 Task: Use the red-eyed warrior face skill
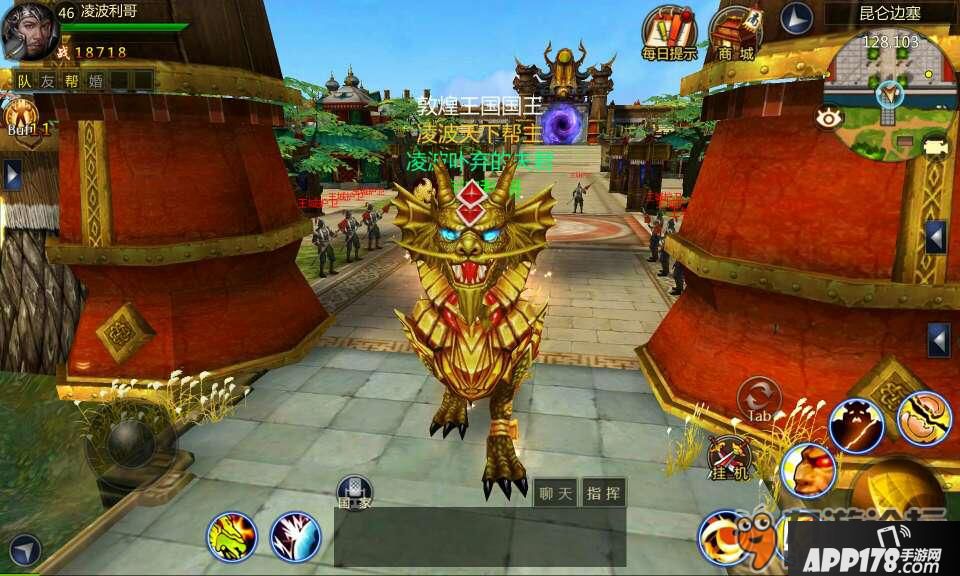coord(807,468)
